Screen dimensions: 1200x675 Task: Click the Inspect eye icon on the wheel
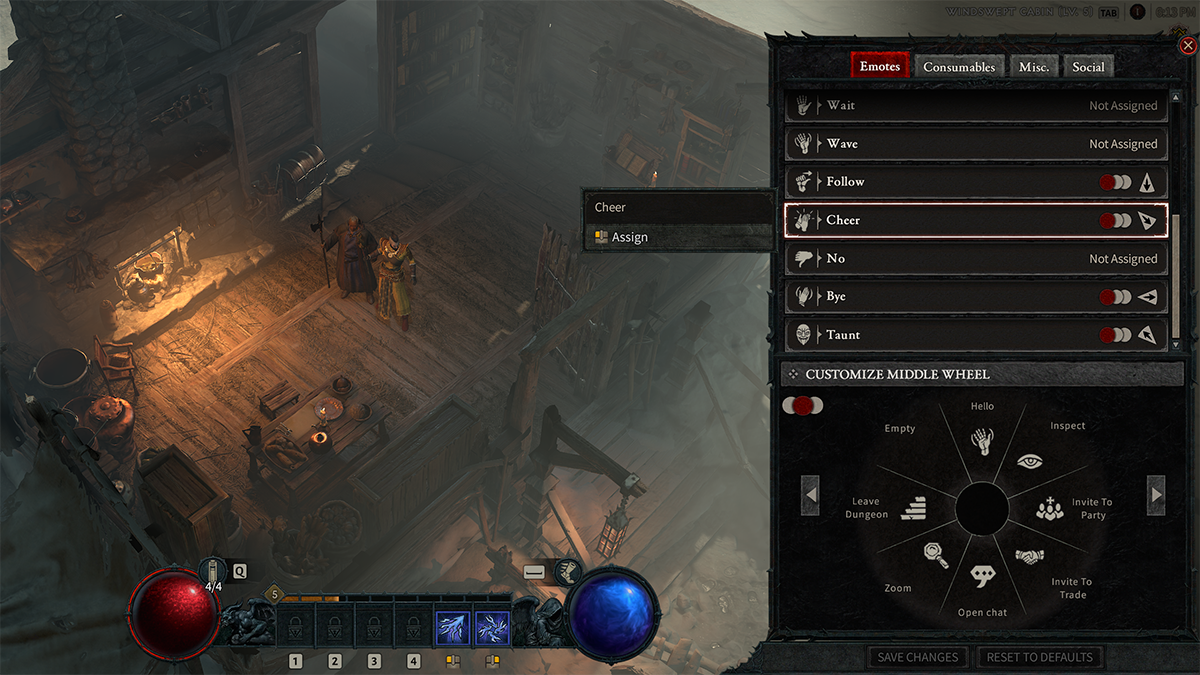(x=1030, y=461)
